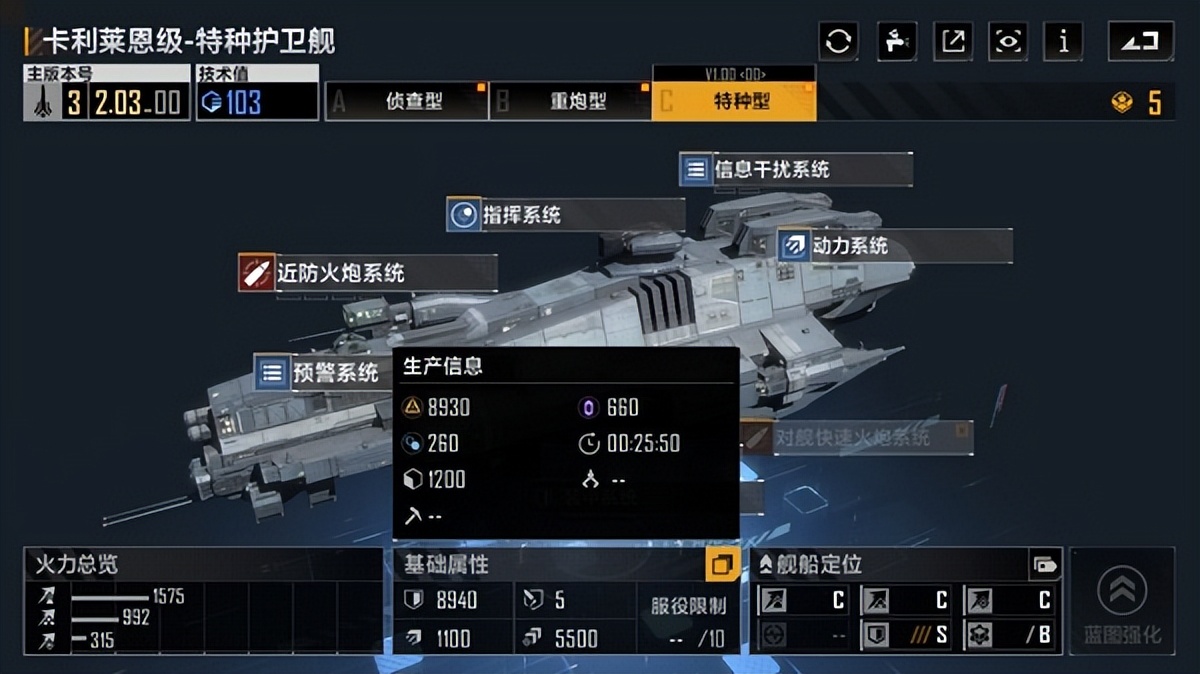Select the 近防火炮系统 weapon label

[367, 272]
